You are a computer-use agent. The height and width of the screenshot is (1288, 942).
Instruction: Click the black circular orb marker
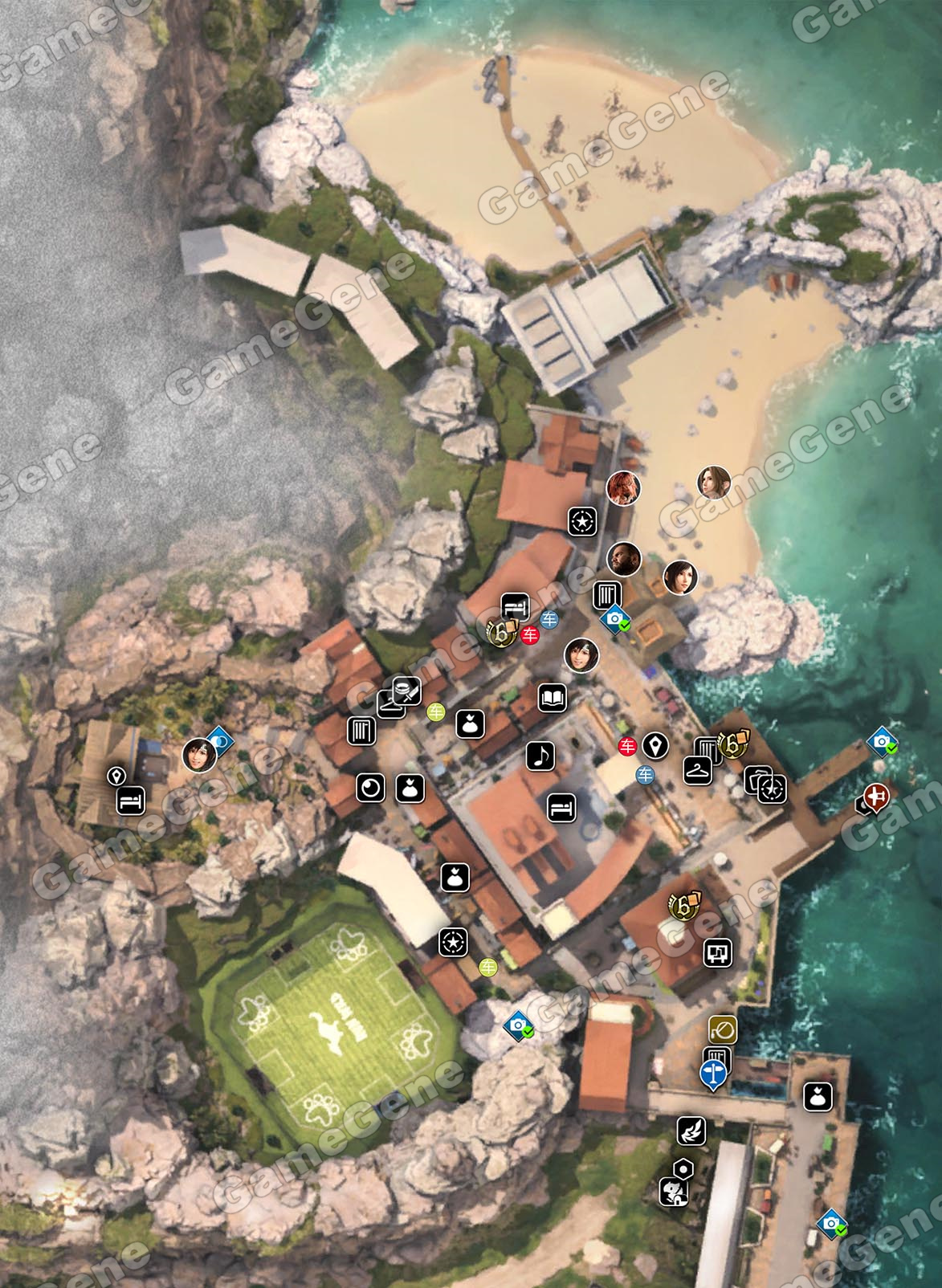[370, 789]
